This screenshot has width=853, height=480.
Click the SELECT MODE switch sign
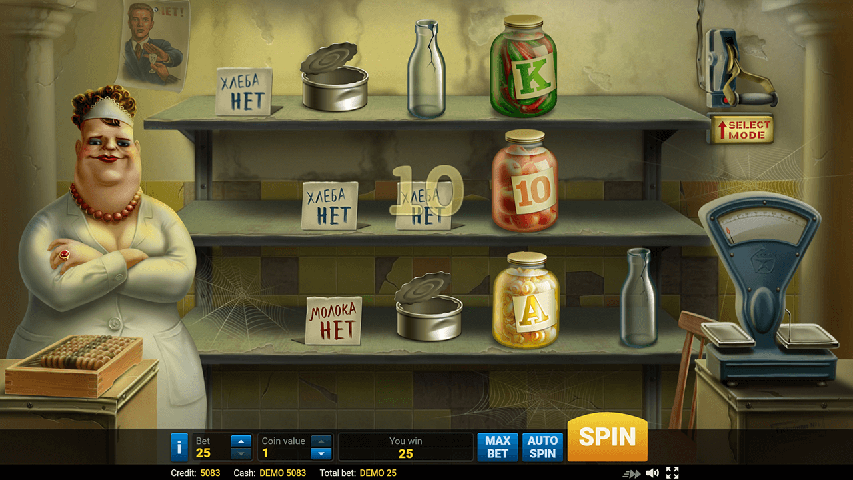pos(741,129)
